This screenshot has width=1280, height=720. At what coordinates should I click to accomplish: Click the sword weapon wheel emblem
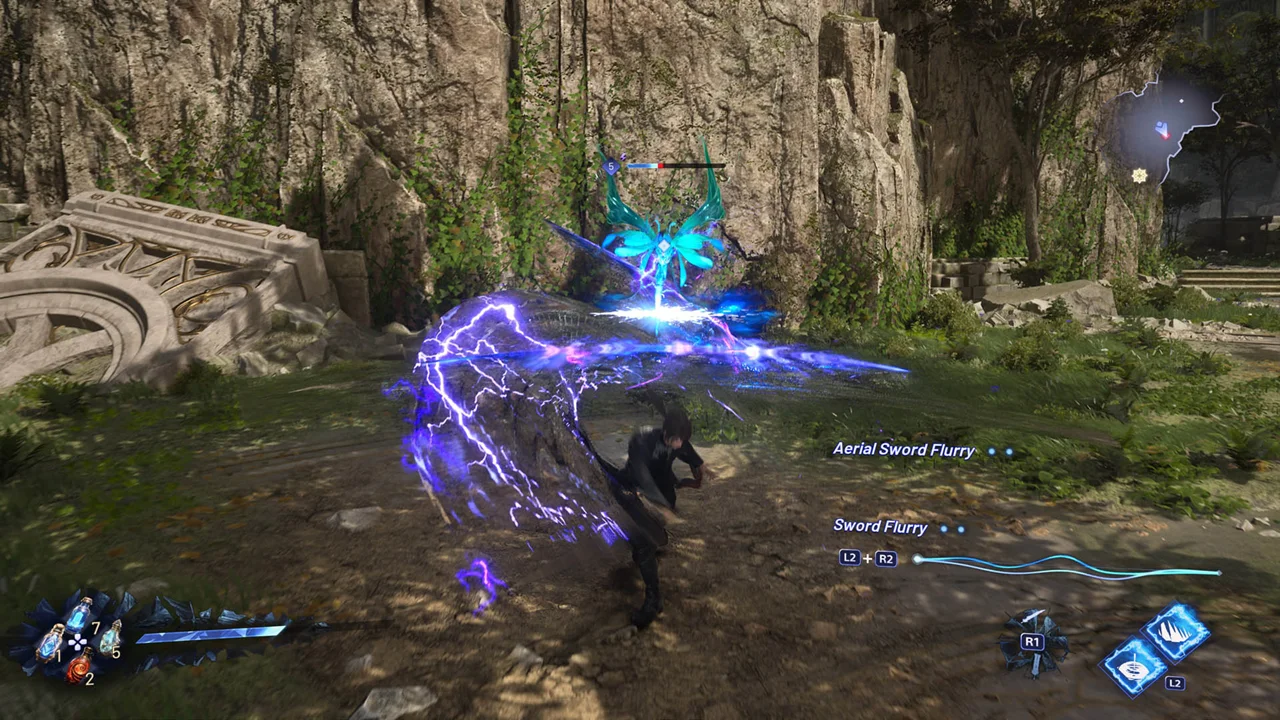pyautogui.click(x=1033, y=641)
